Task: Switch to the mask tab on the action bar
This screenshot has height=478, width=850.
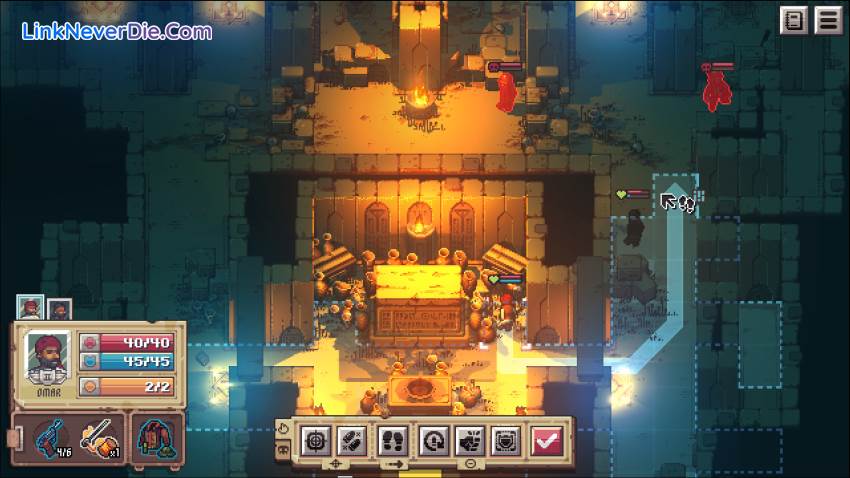Action: tap(282, 450)
